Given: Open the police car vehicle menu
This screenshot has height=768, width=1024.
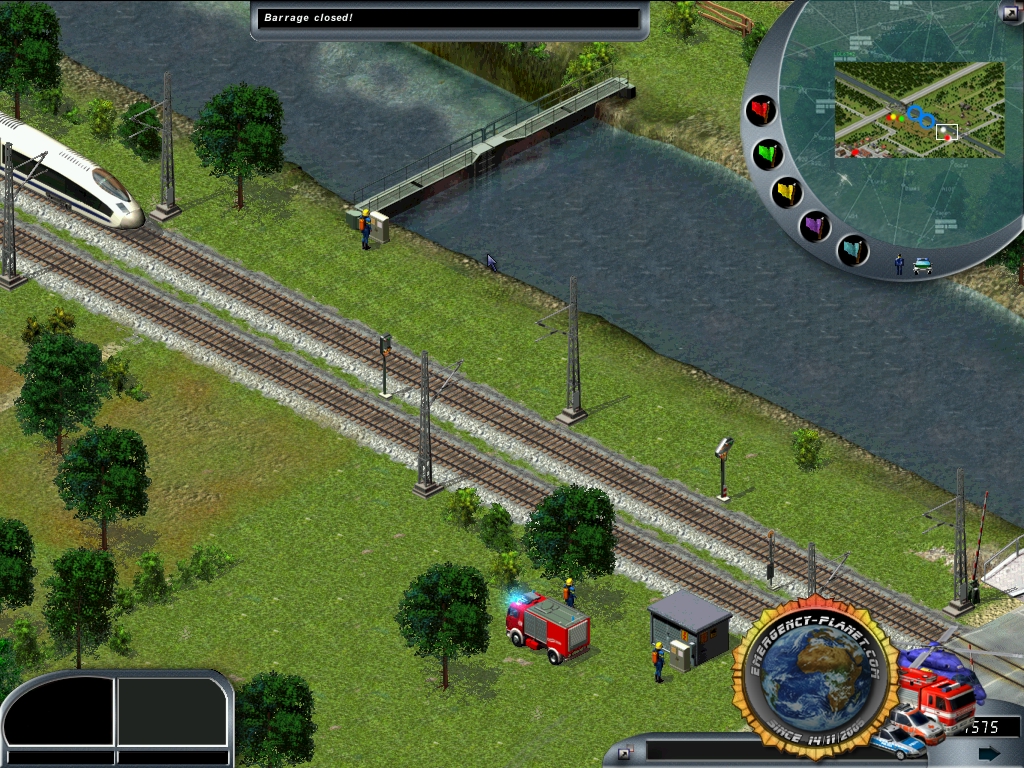Looking at the screenshot, I should coord(897,741).
